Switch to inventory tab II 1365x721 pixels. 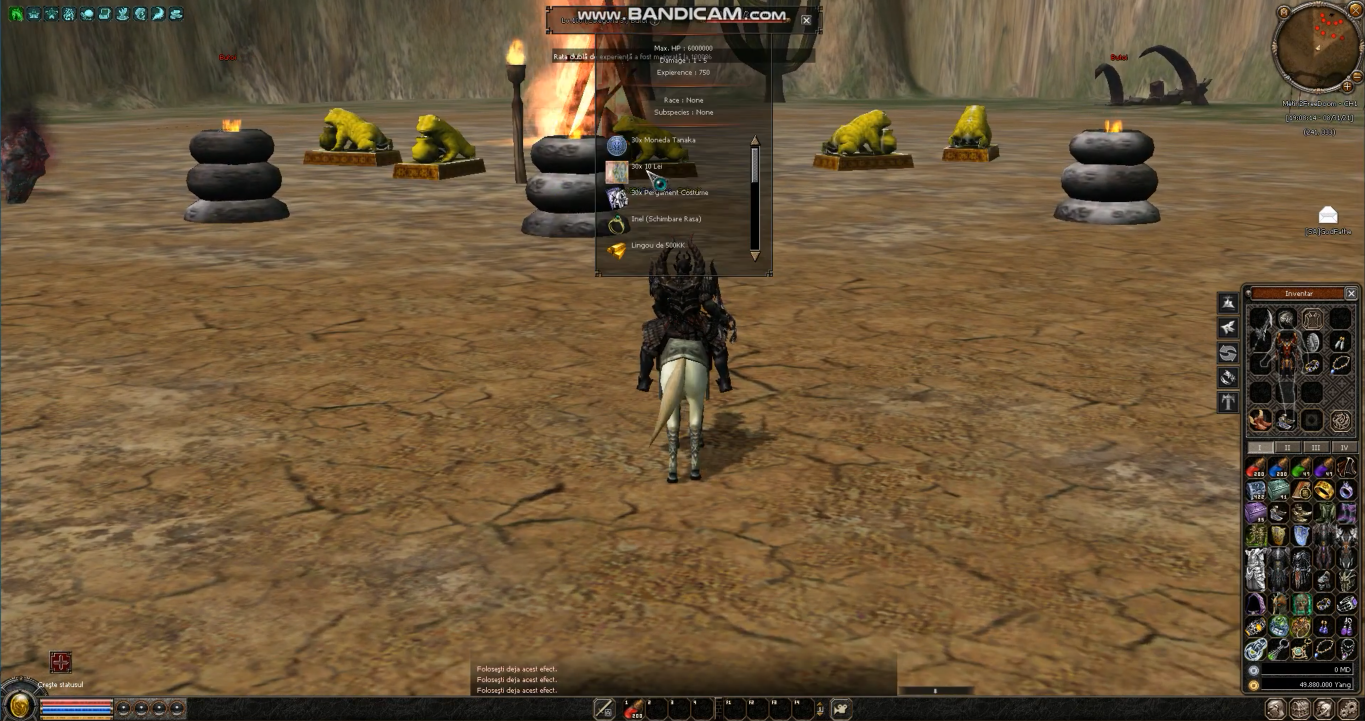pos(1287,446)
